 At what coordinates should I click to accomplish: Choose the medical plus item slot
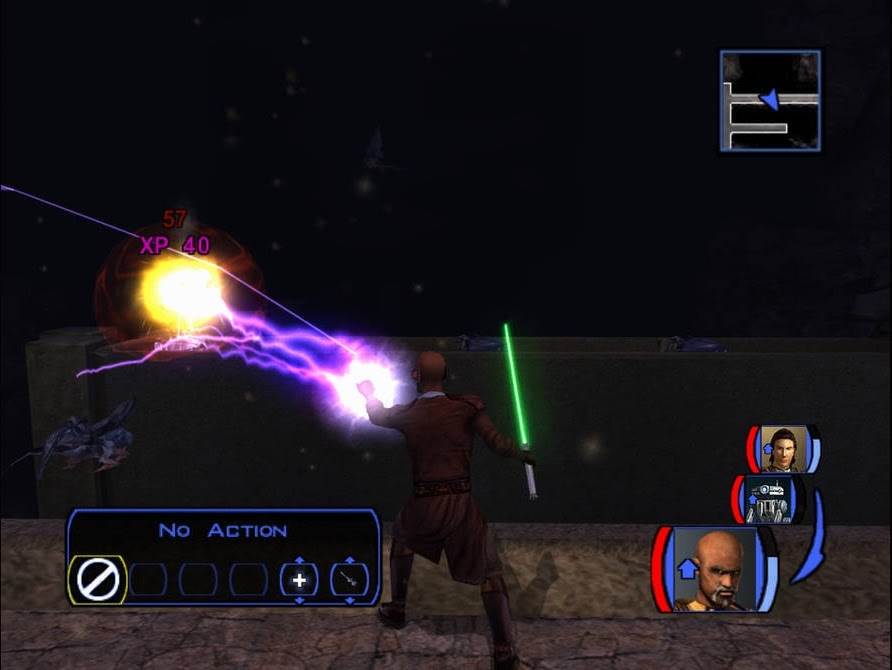pyautogui.click(x=299, y=580)
